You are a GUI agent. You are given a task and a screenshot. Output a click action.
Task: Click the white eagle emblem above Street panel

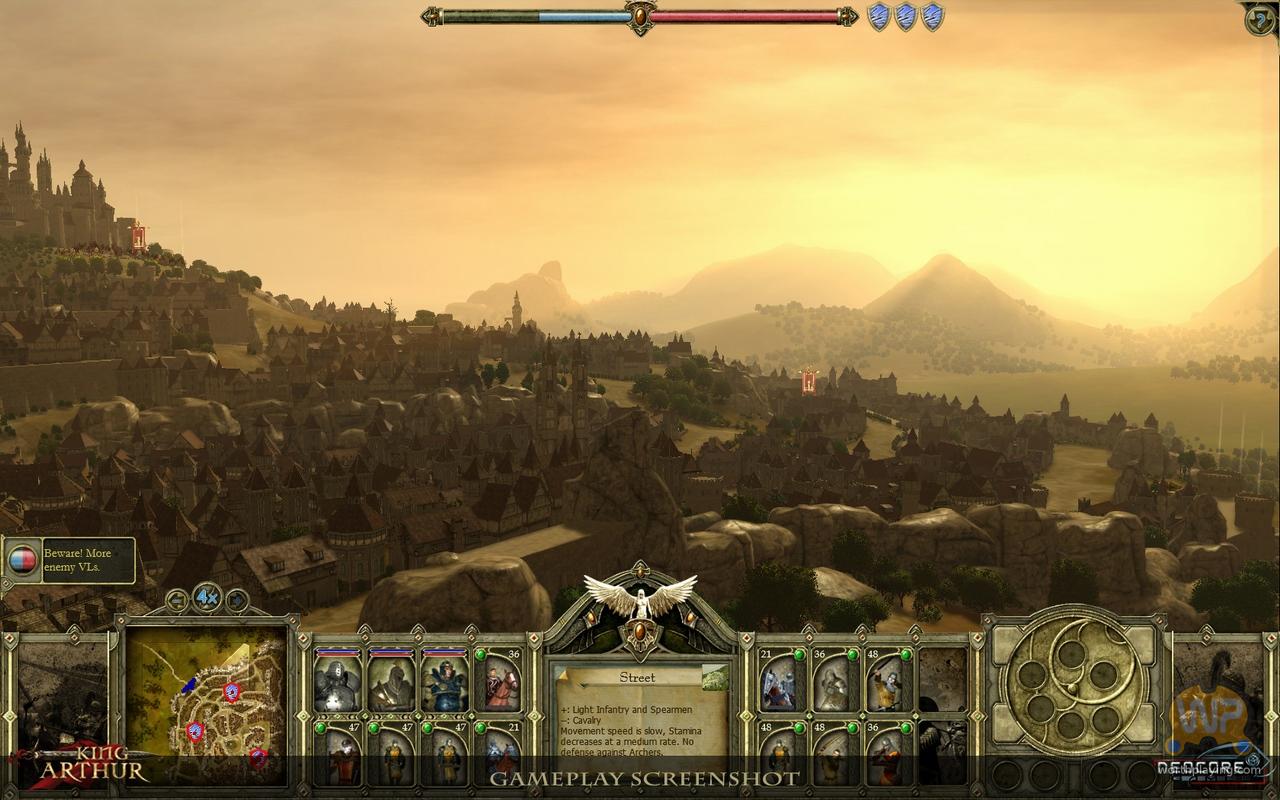click(640, 600)
